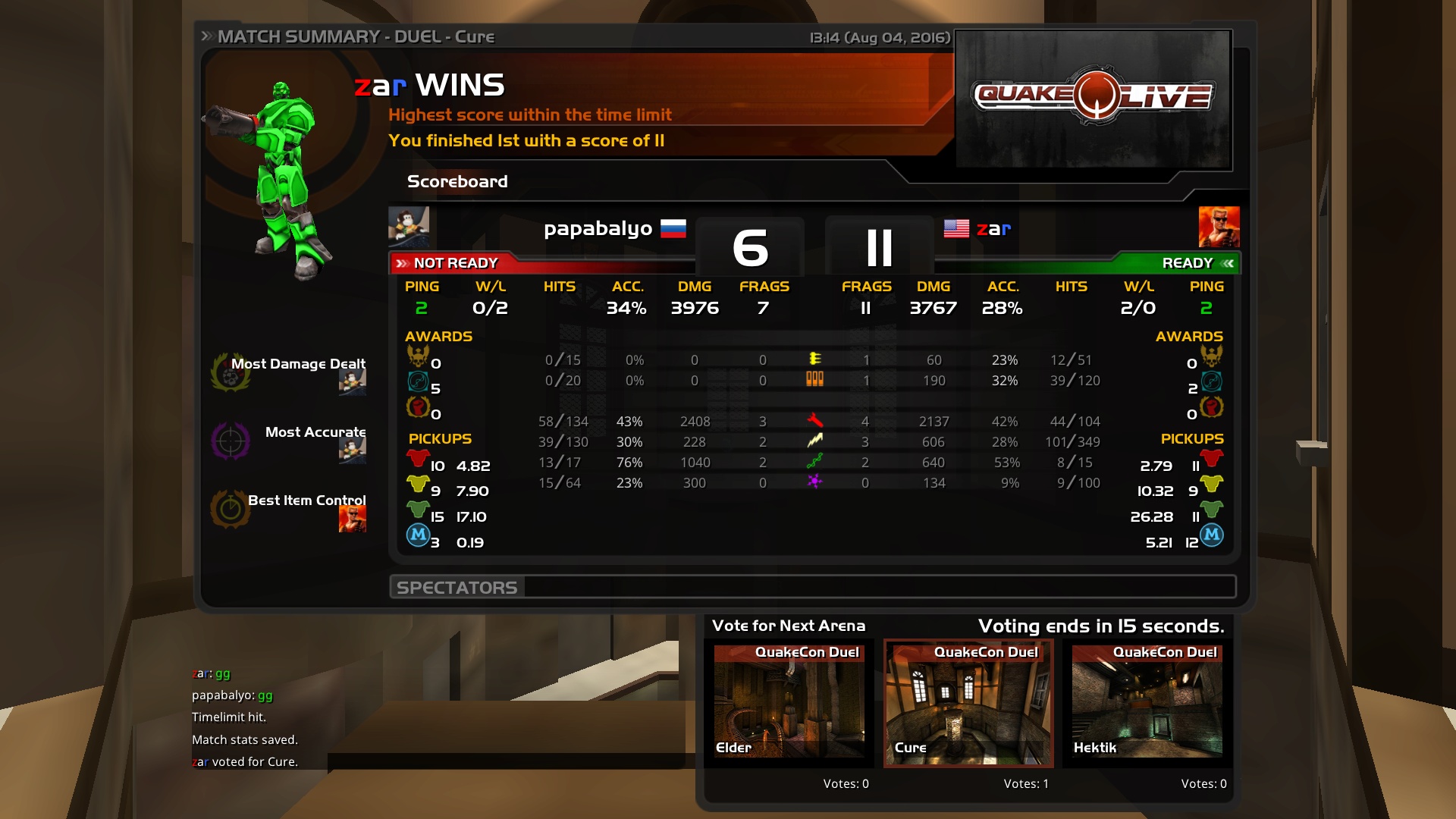
Task: Click the Most Accurate award
Action: click(x=290, y=441)
